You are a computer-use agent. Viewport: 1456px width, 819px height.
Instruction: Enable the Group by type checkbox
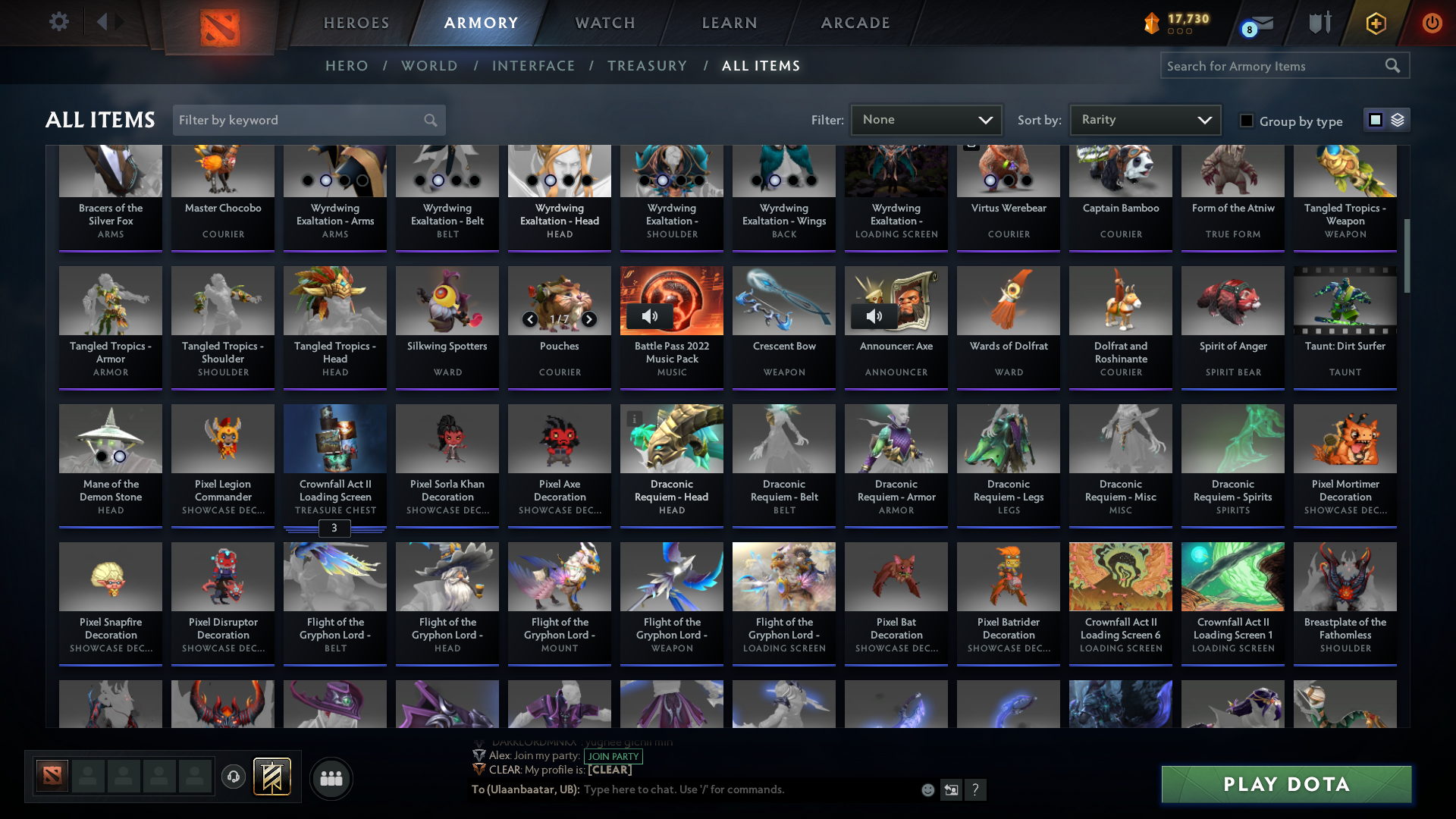1247,120
